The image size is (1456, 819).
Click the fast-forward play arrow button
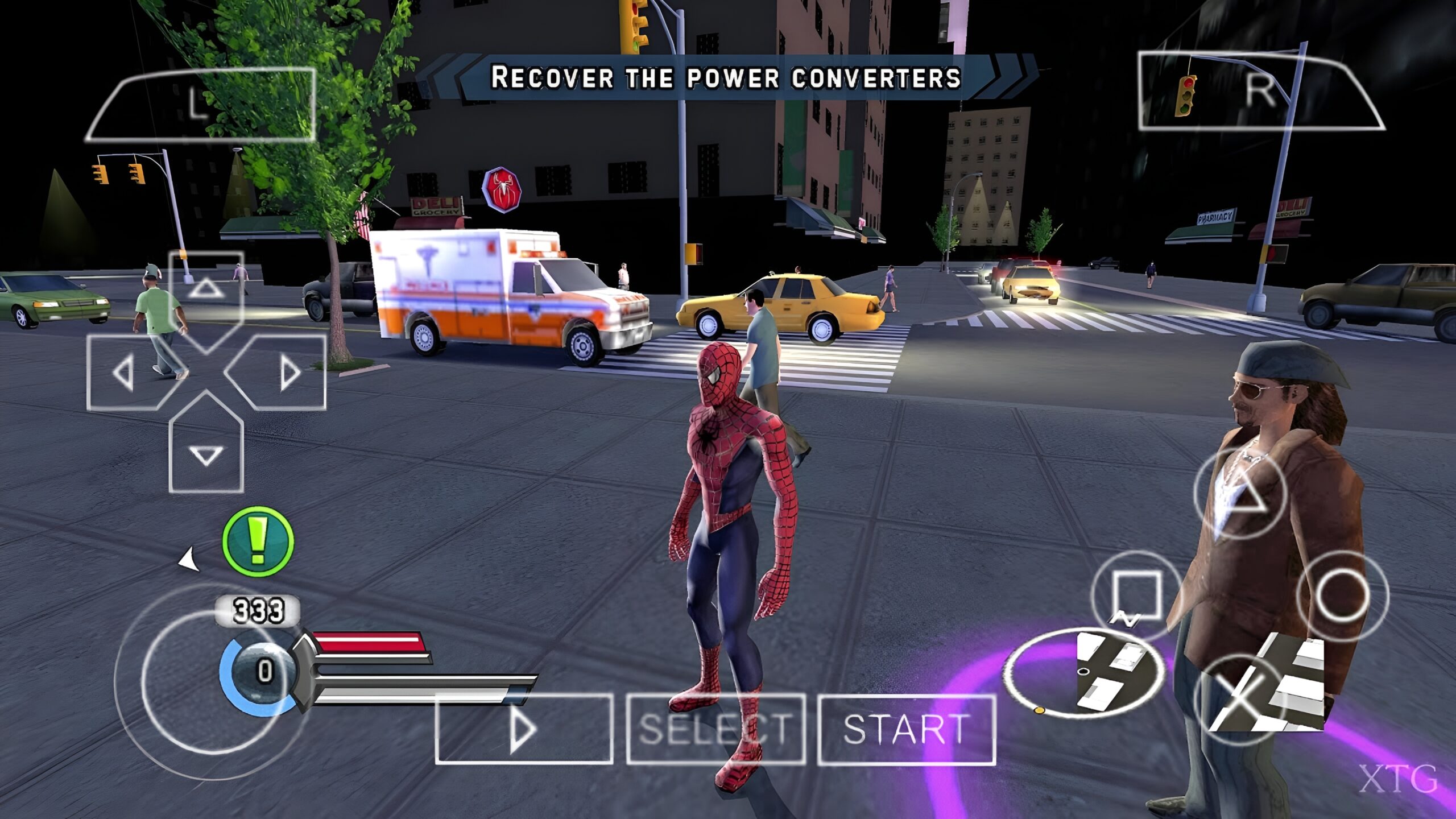[523, 729]
